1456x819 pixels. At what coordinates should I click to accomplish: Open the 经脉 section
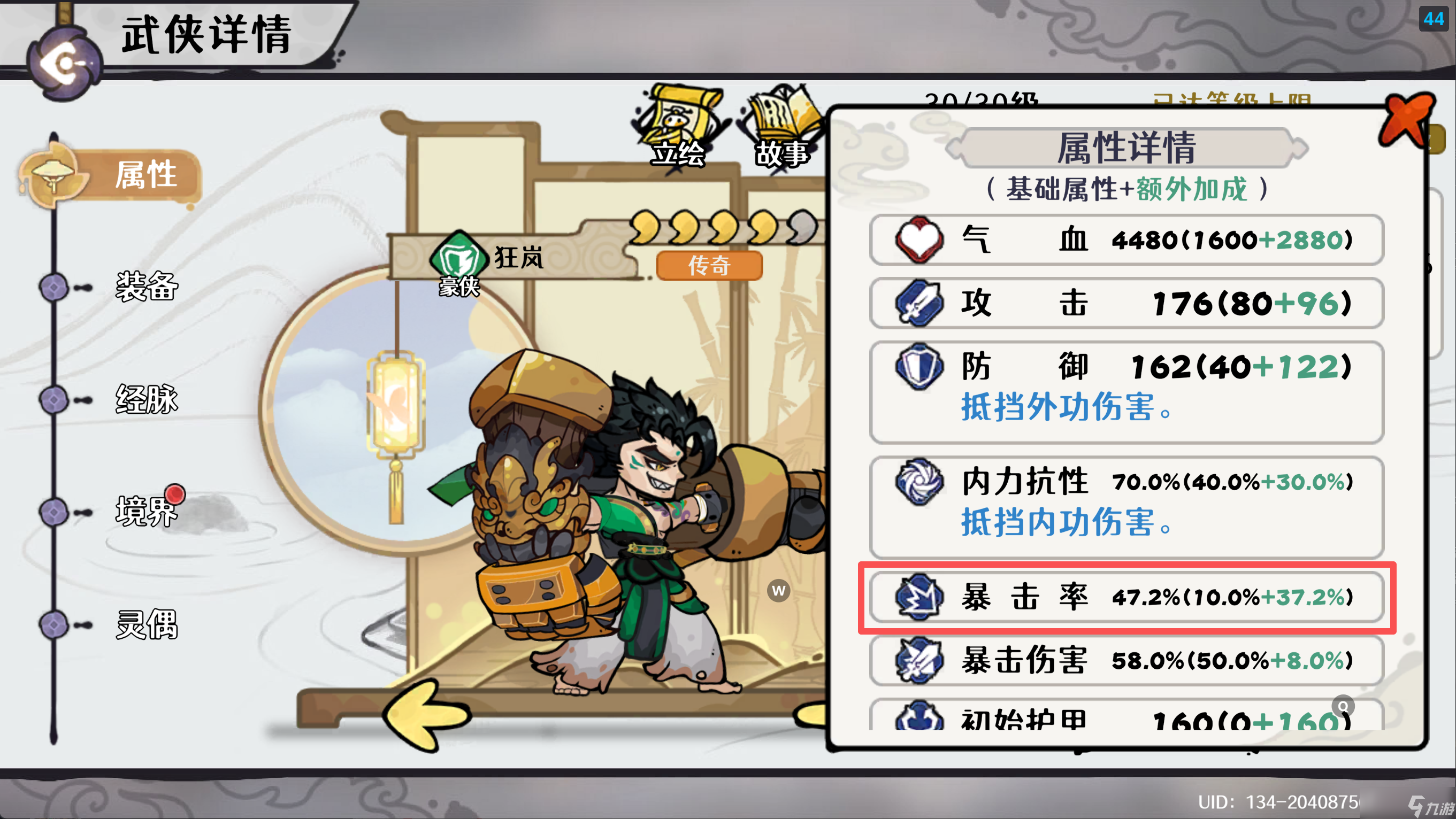(x=146, y=399)
